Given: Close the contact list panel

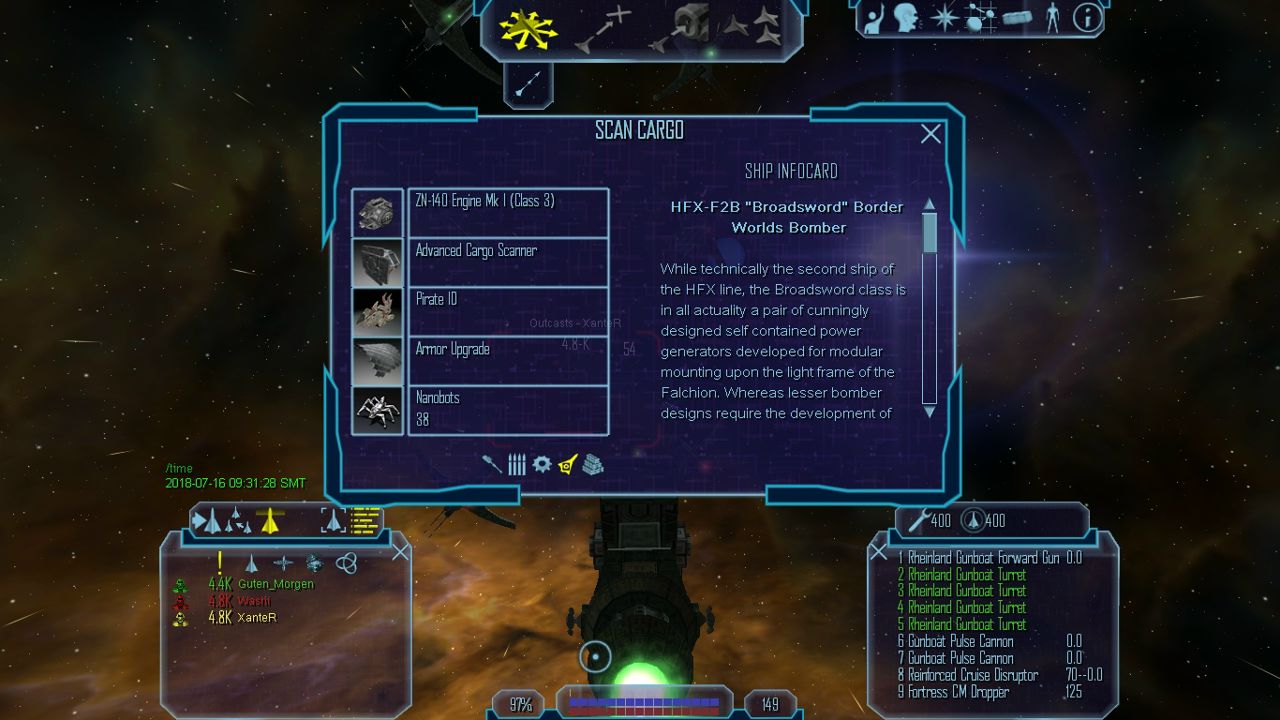Looking at the screenshot, I should pyautogui.click(x=400, y=552).
